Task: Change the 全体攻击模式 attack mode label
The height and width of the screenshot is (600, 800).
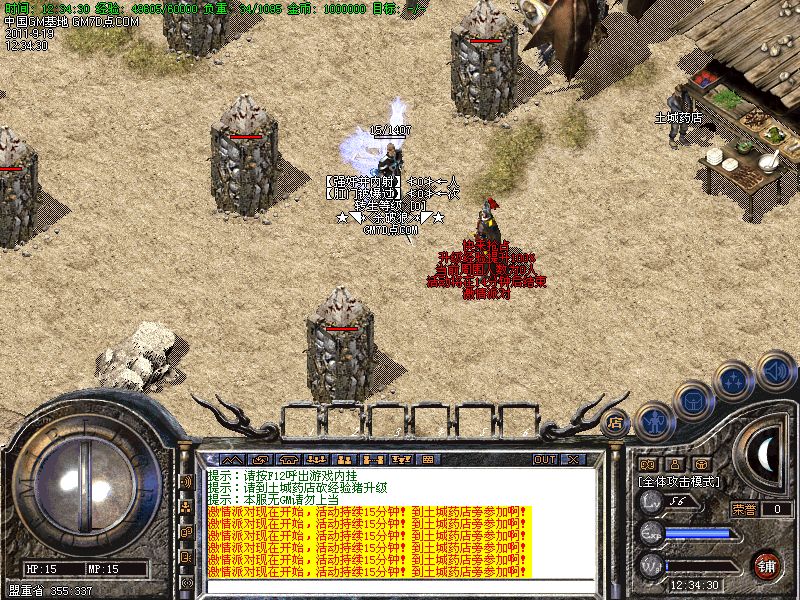Action: (x=680, y=482)
